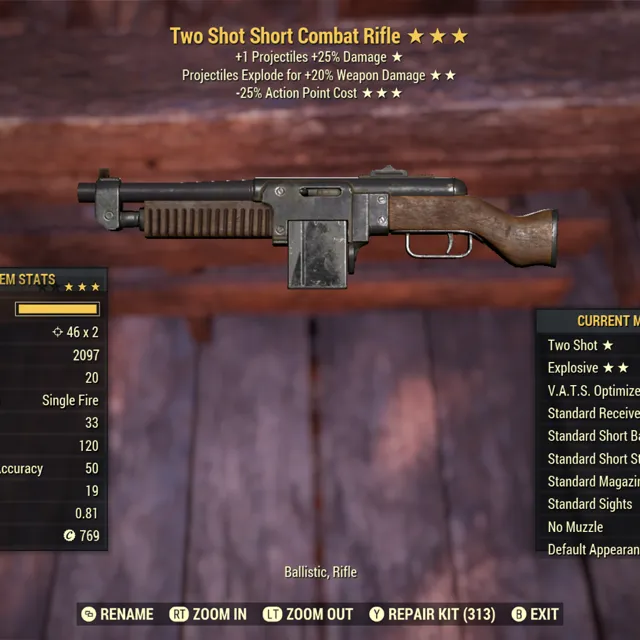This screenshot has height=640, width=640.
Task: Choose the Standard Sights mod entry
Action: coord(591,504)
